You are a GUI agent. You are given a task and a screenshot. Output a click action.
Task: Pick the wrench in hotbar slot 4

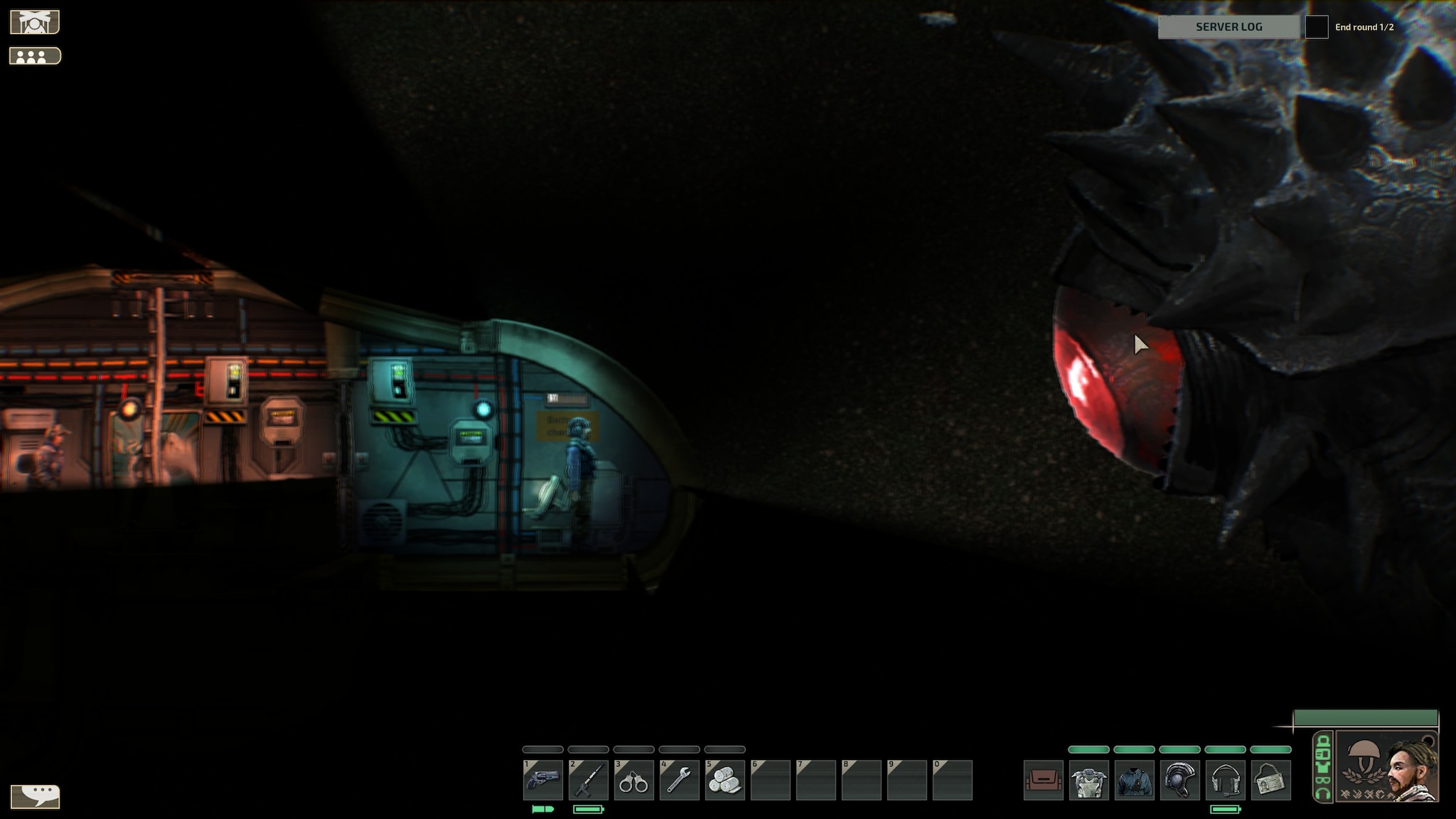click(x=680, y=780)
